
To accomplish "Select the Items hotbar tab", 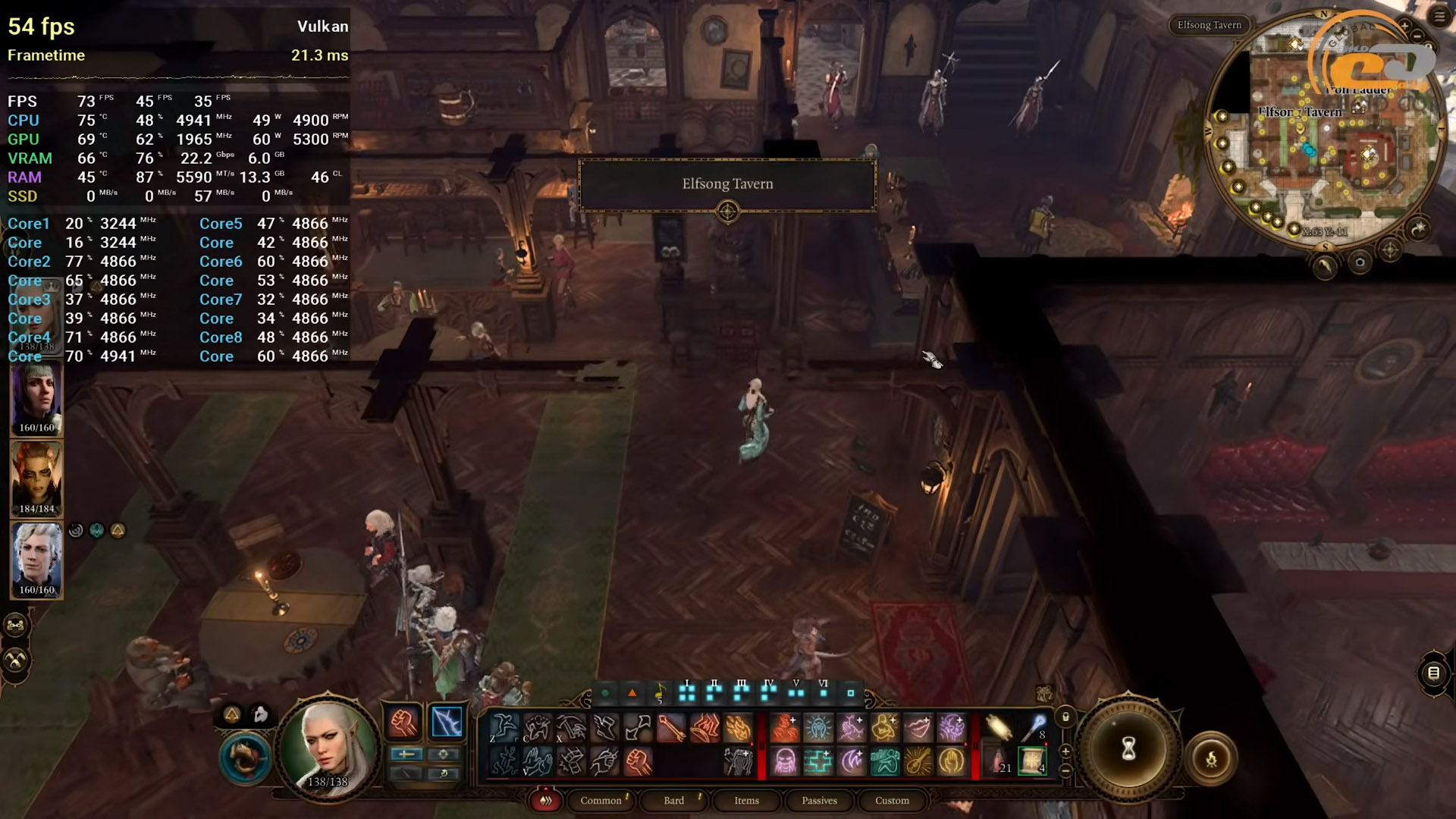I will pos(746,800).
